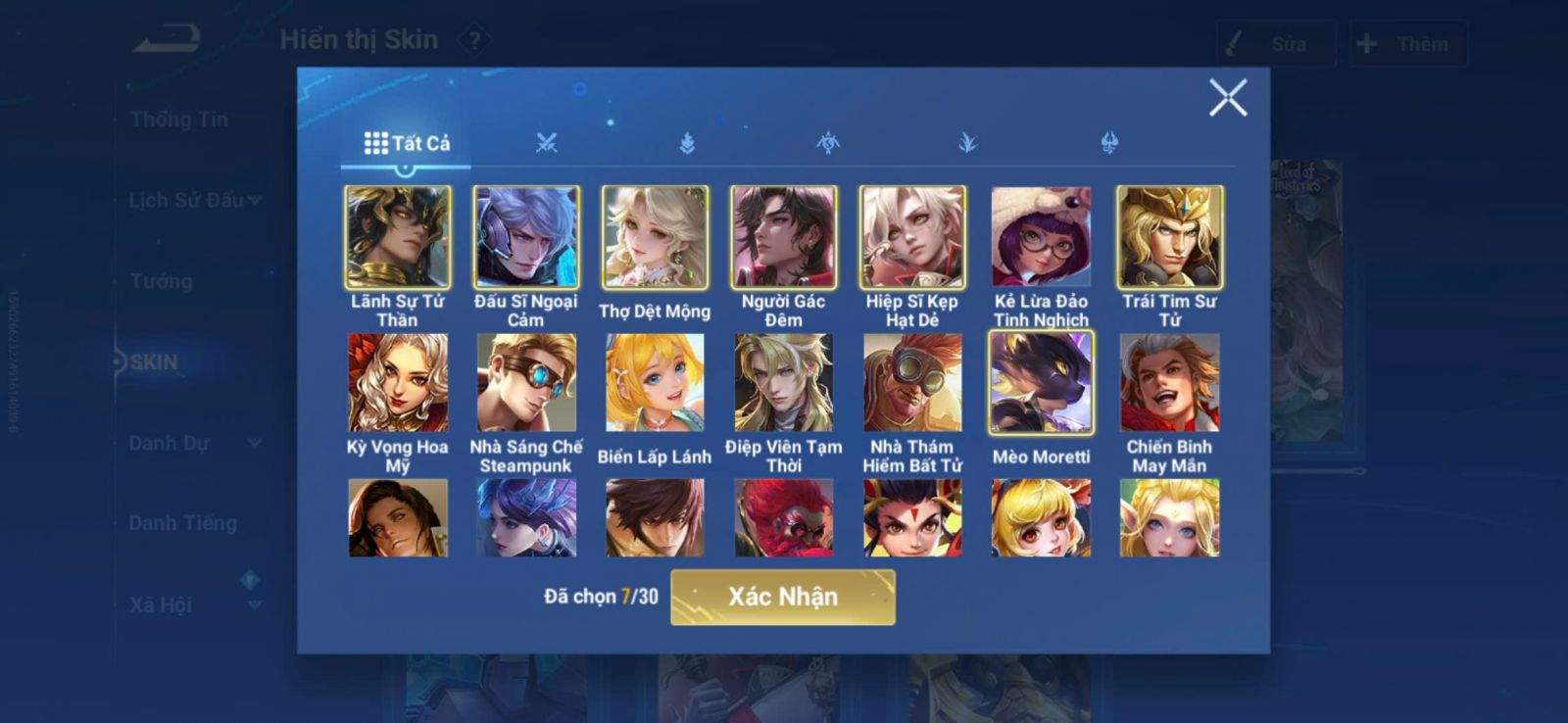
Task: Select the Biển Lấp Lánh skin
Action: click(x=655, y=383)
